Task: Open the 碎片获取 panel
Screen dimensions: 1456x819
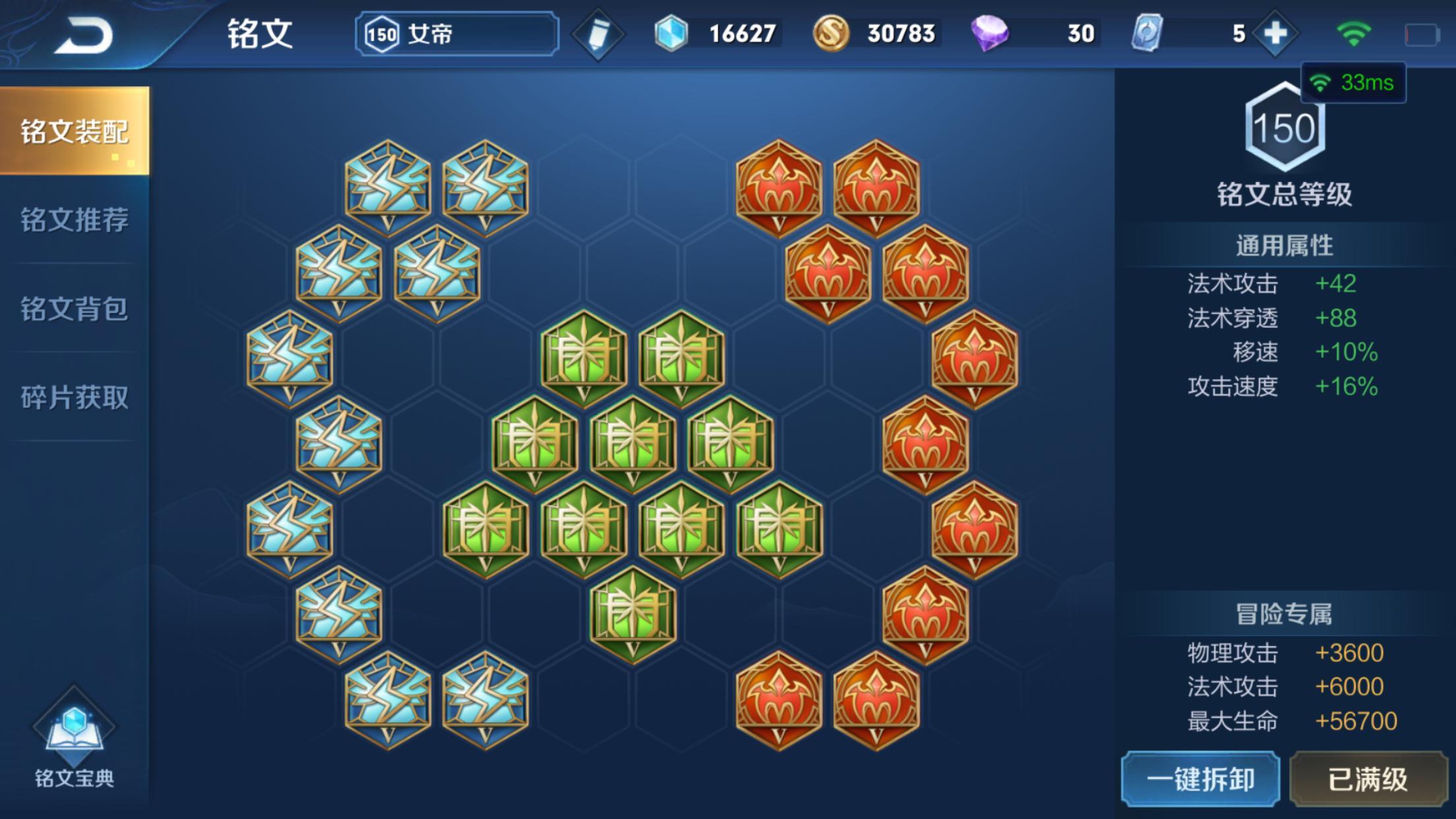Action: [x=73, y=398]
